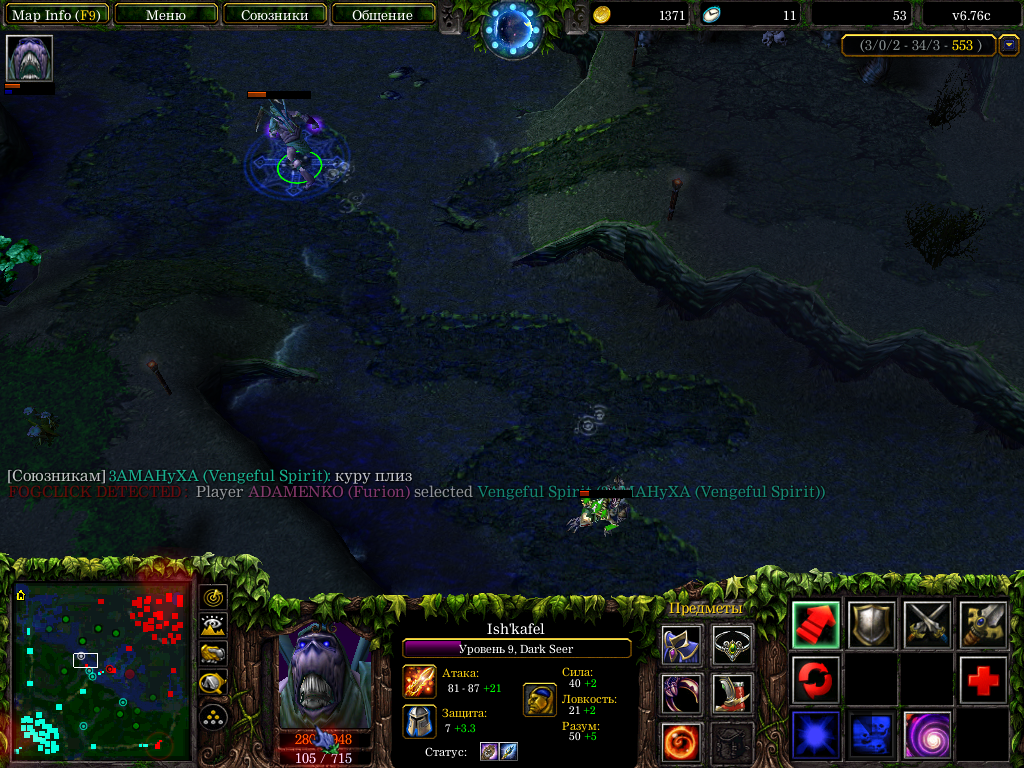Select the Patrol sword-hilt command
The height and width of the screenshot is (768, 1024).
coord(983,625)
